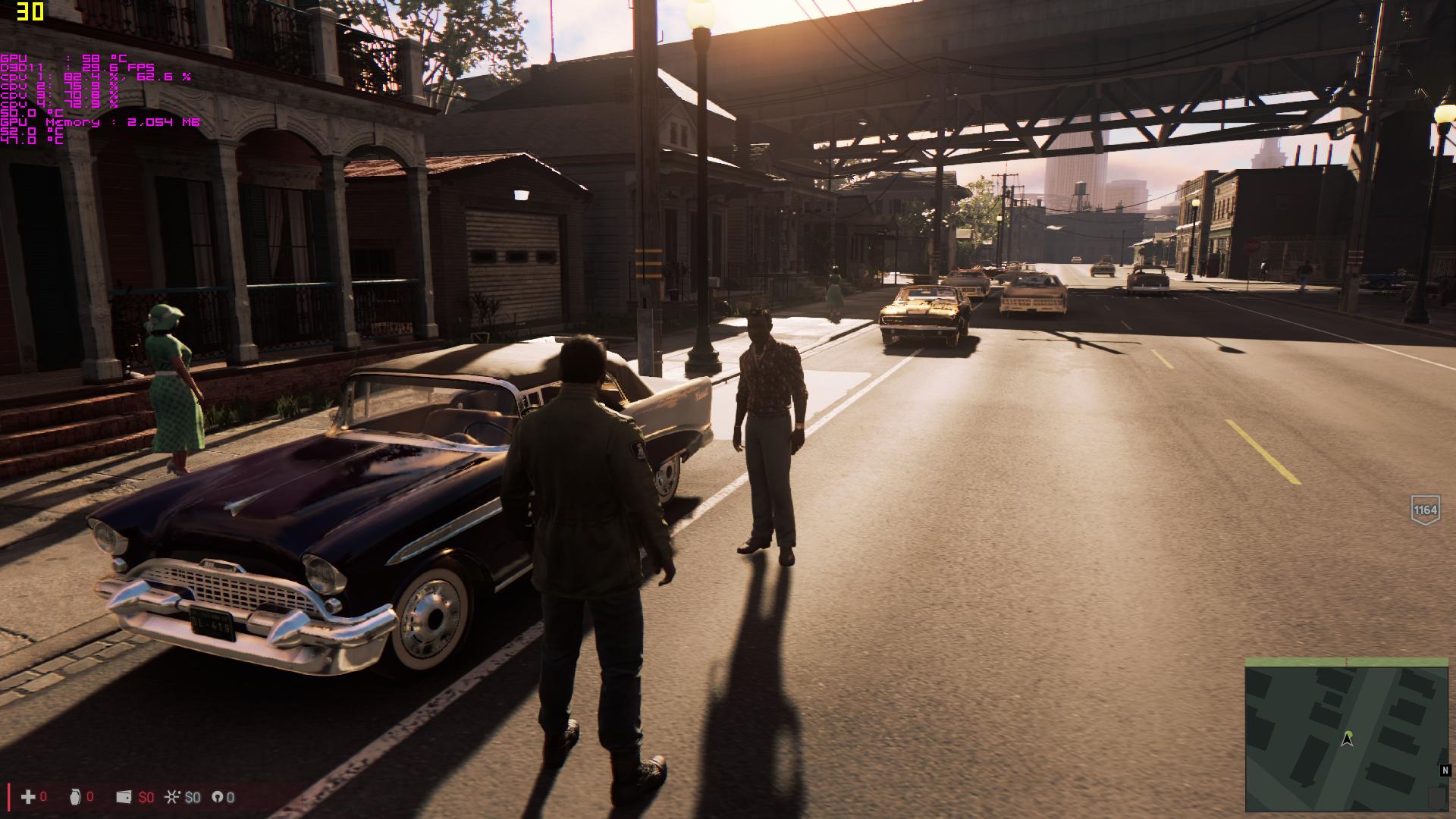Open the city minimap
The width and height of the screenshot is (1456, 819).
coord(1346,734)
